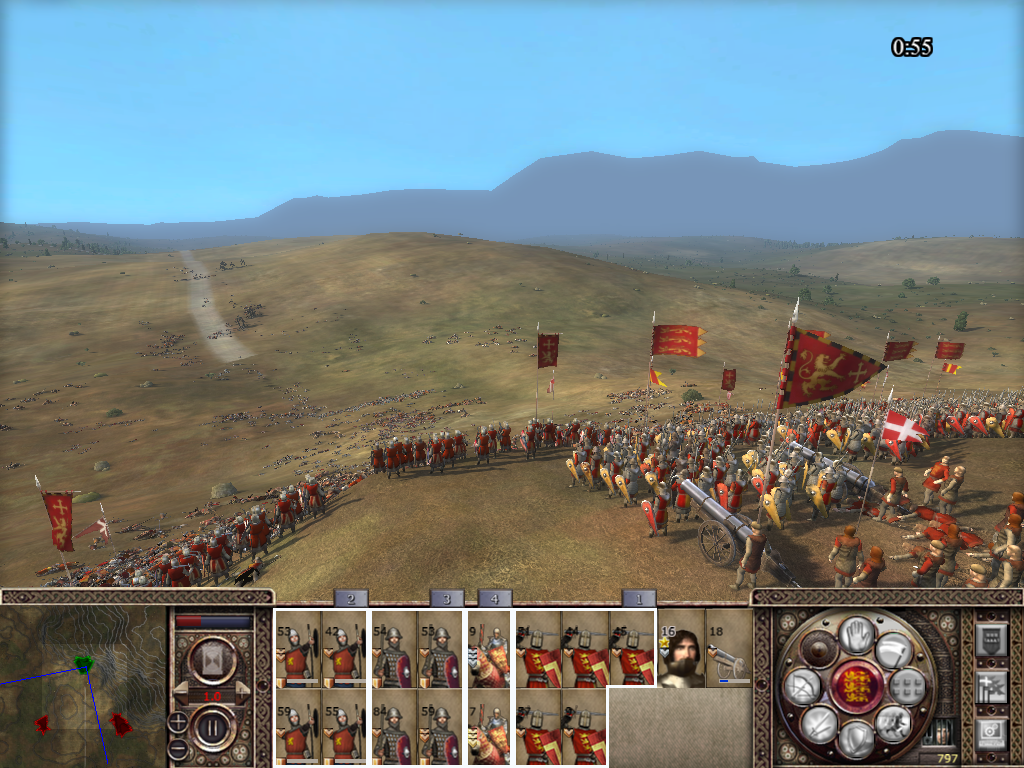The height and width of the screenshot is (768, 1024).
Task: Click the hourglass game speed button
Action: pos(213,659)
